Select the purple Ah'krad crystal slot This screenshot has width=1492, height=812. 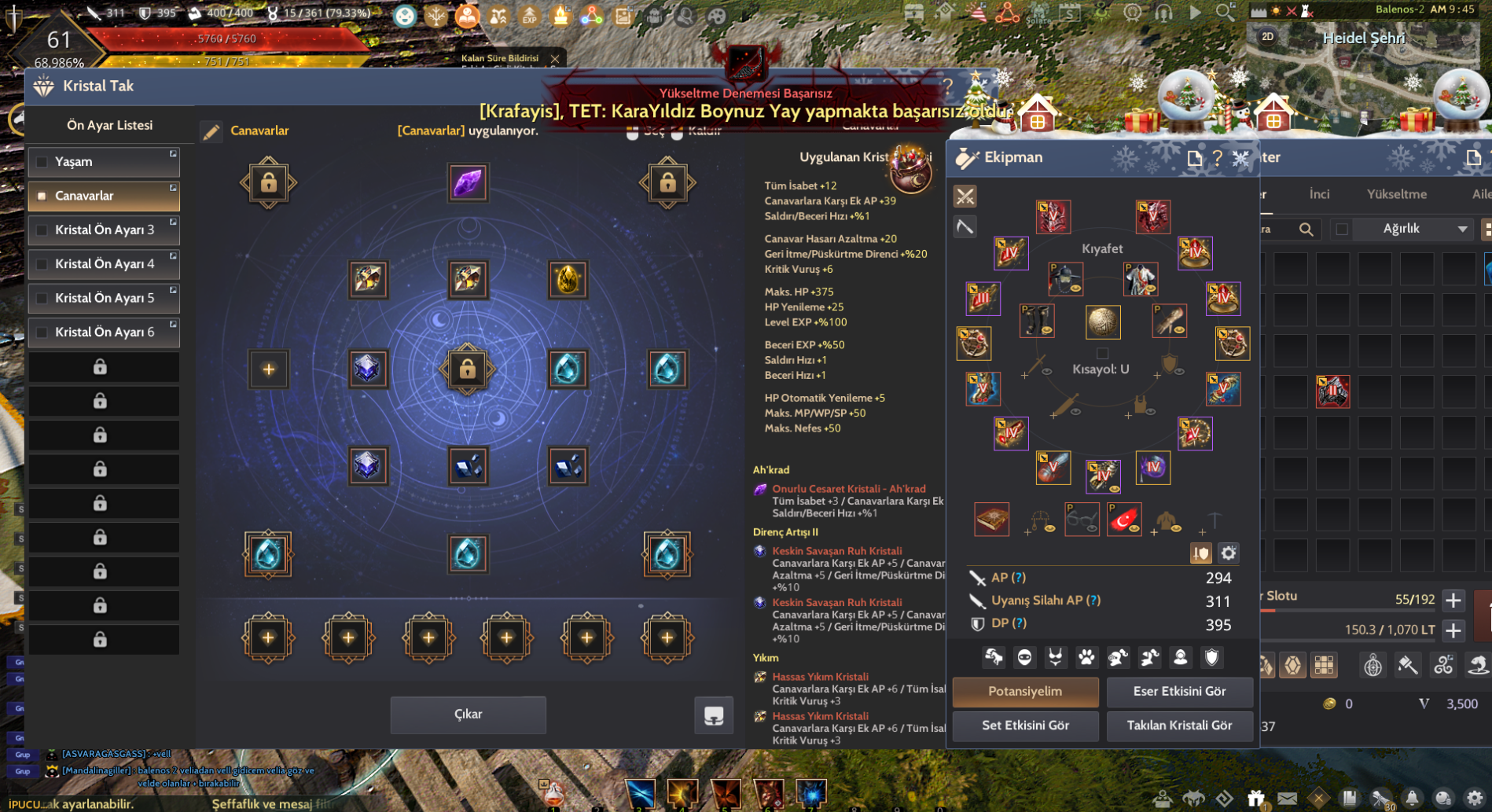(468, 183)
